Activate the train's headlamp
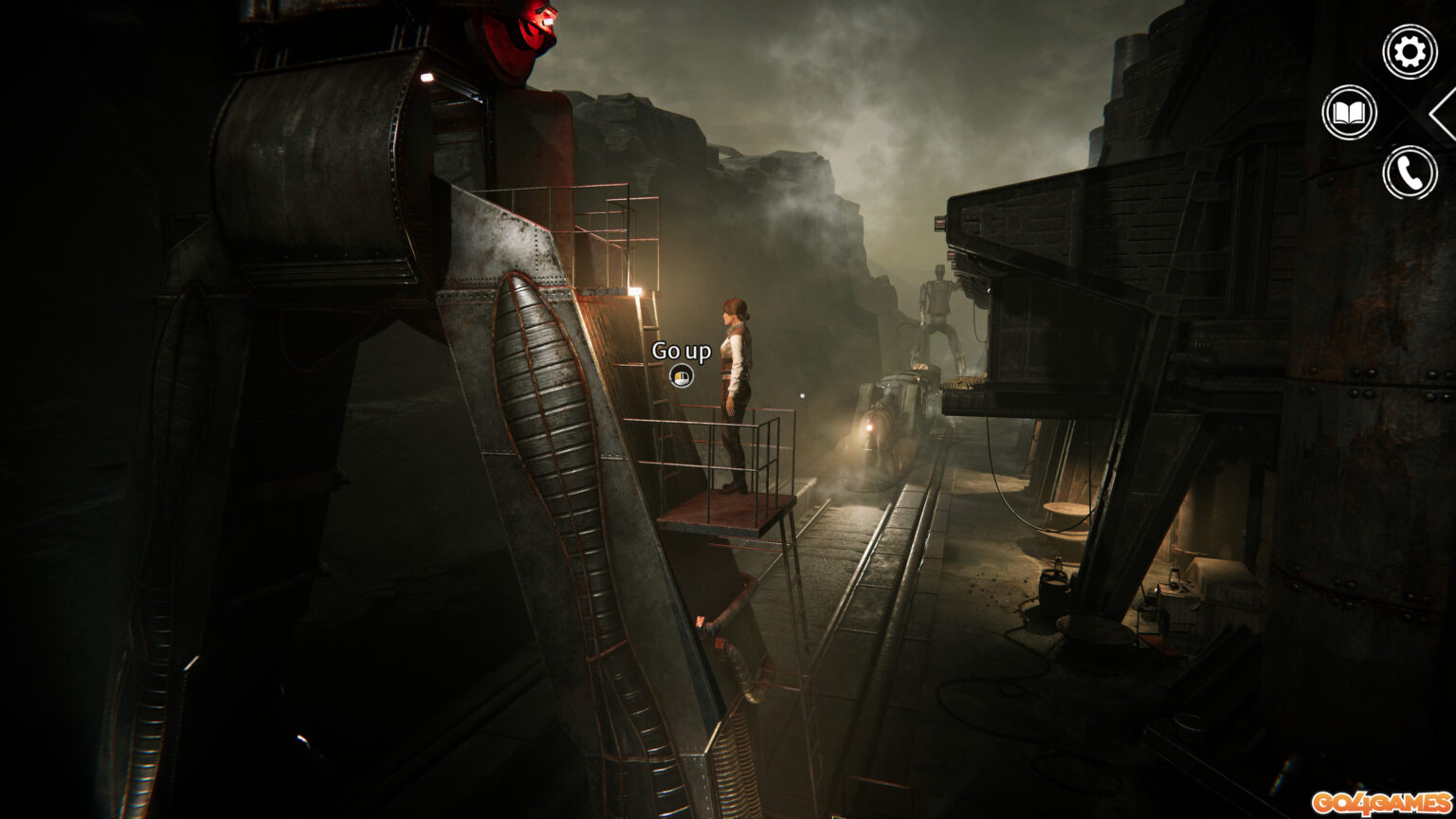The height and width of the screenshot is (819, 1456). pyautogui.click(x=869, y=427)
